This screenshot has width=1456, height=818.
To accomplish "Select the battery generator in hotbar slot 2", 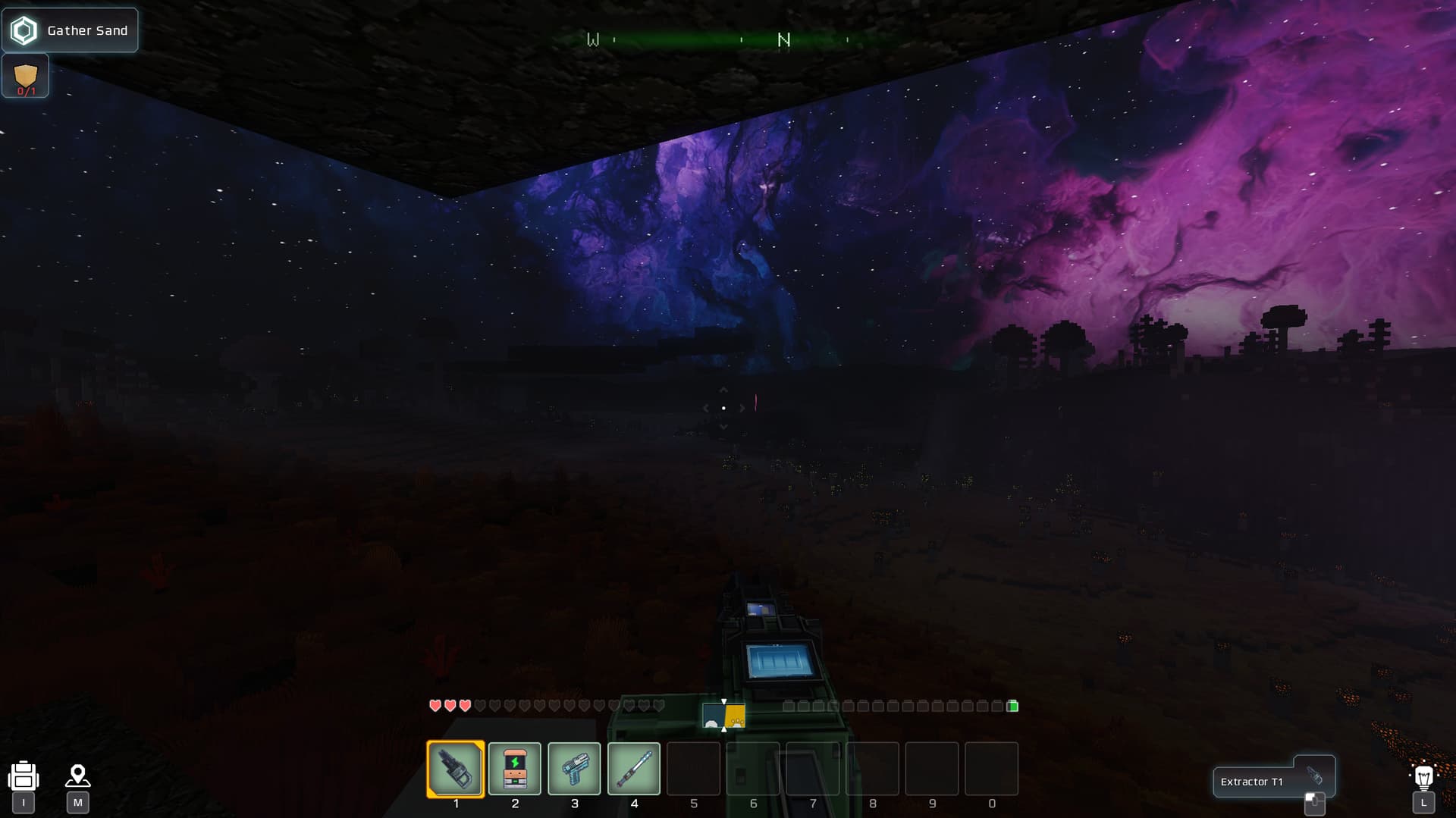I will [x=515, y=769].
